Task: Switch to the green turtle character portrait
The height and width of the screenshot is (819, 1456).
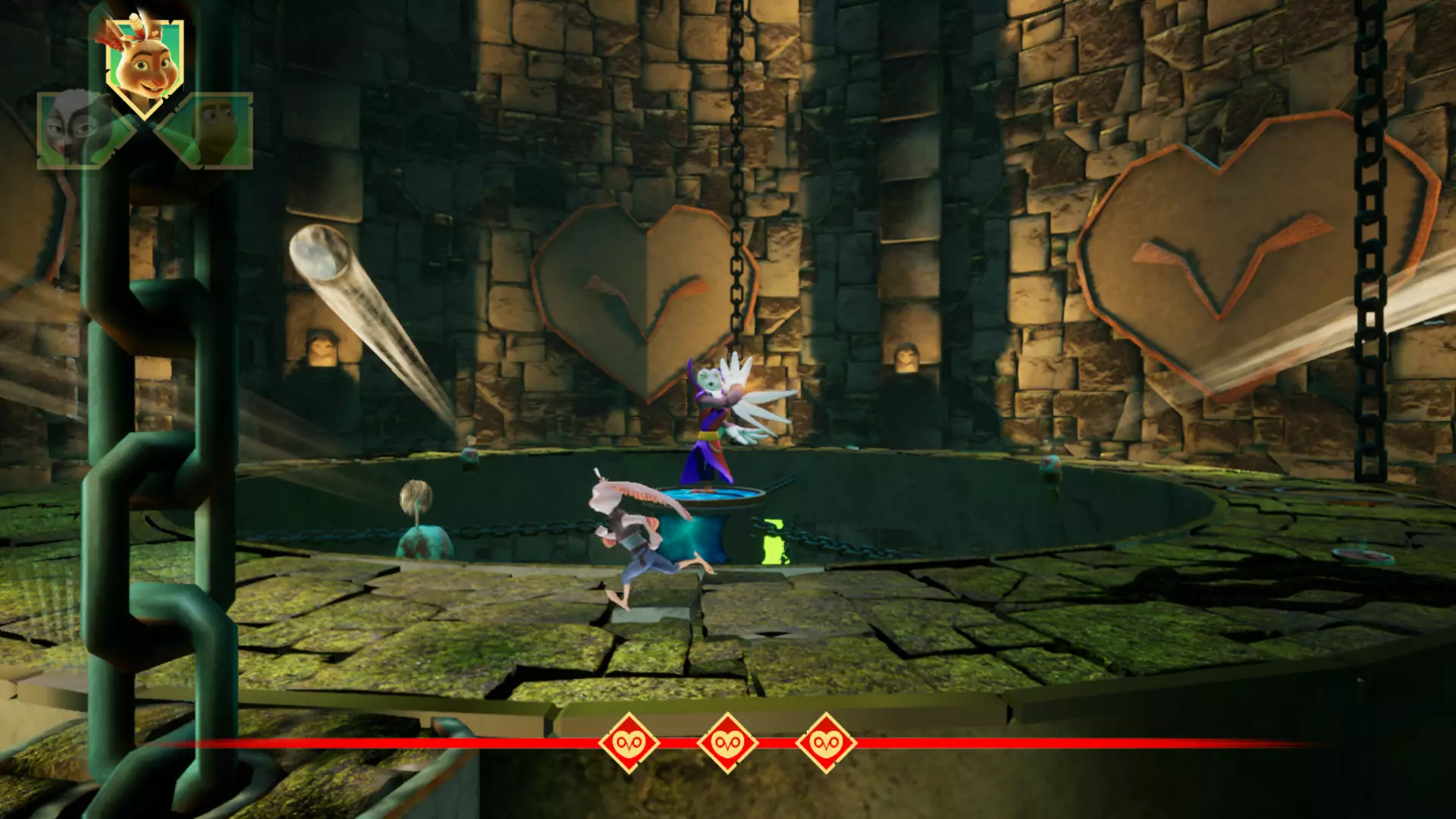Action: pyautogui.click(x=216, y=129)
